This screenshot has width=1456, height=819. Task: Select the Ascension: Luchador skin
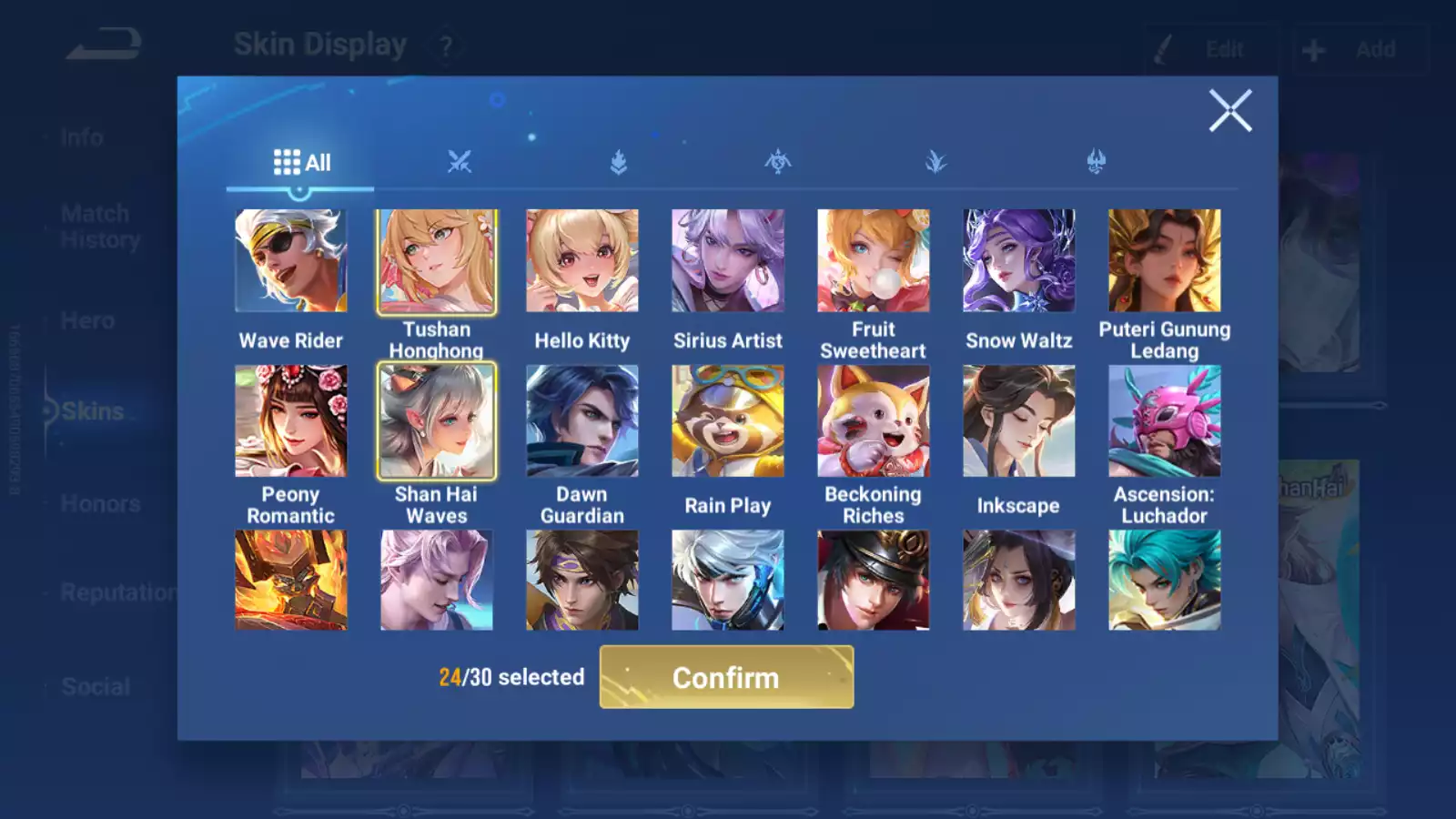pos(1165,421)
